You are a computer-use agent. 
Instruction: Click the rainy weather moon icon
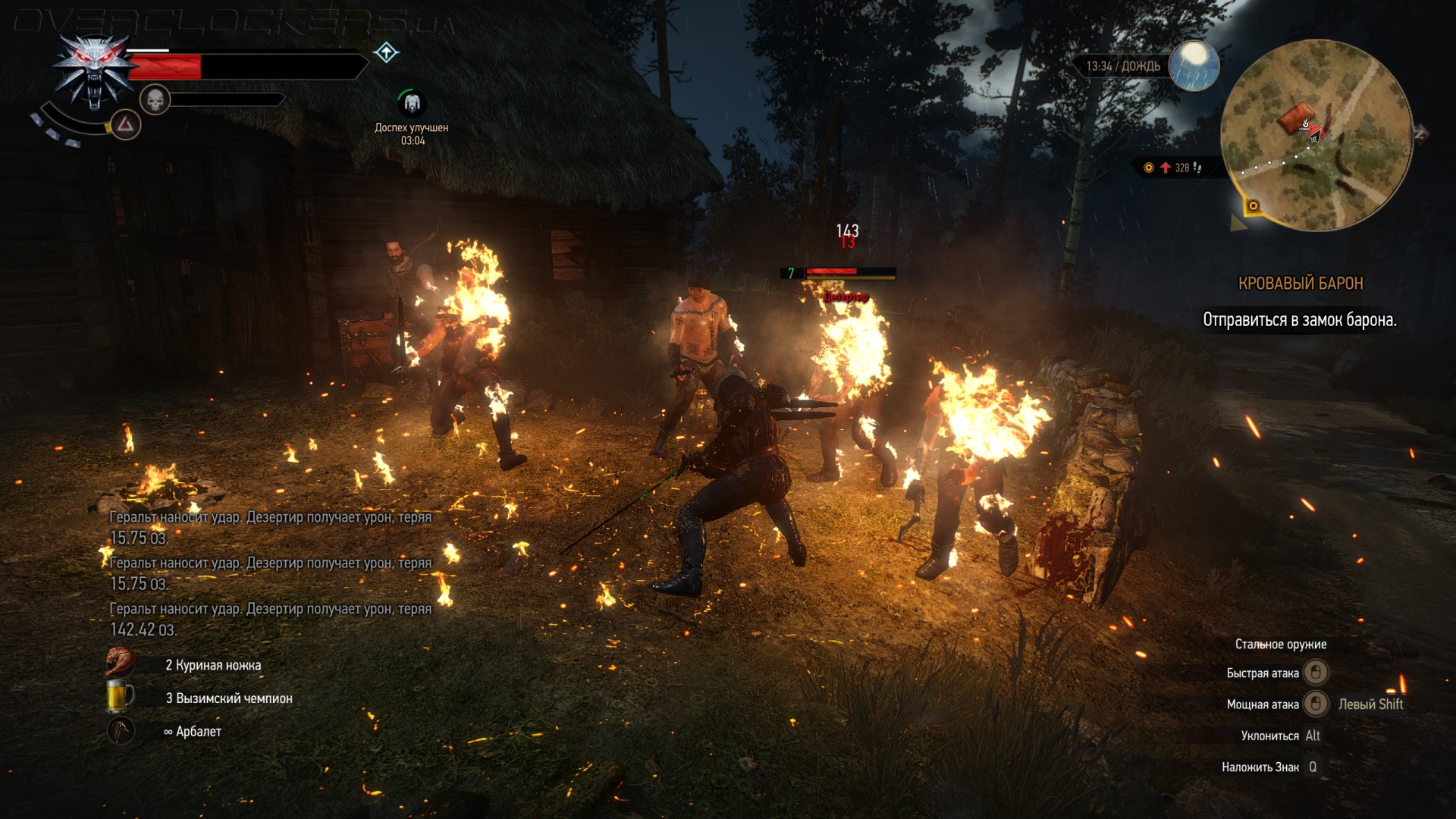coord(1194,65)
